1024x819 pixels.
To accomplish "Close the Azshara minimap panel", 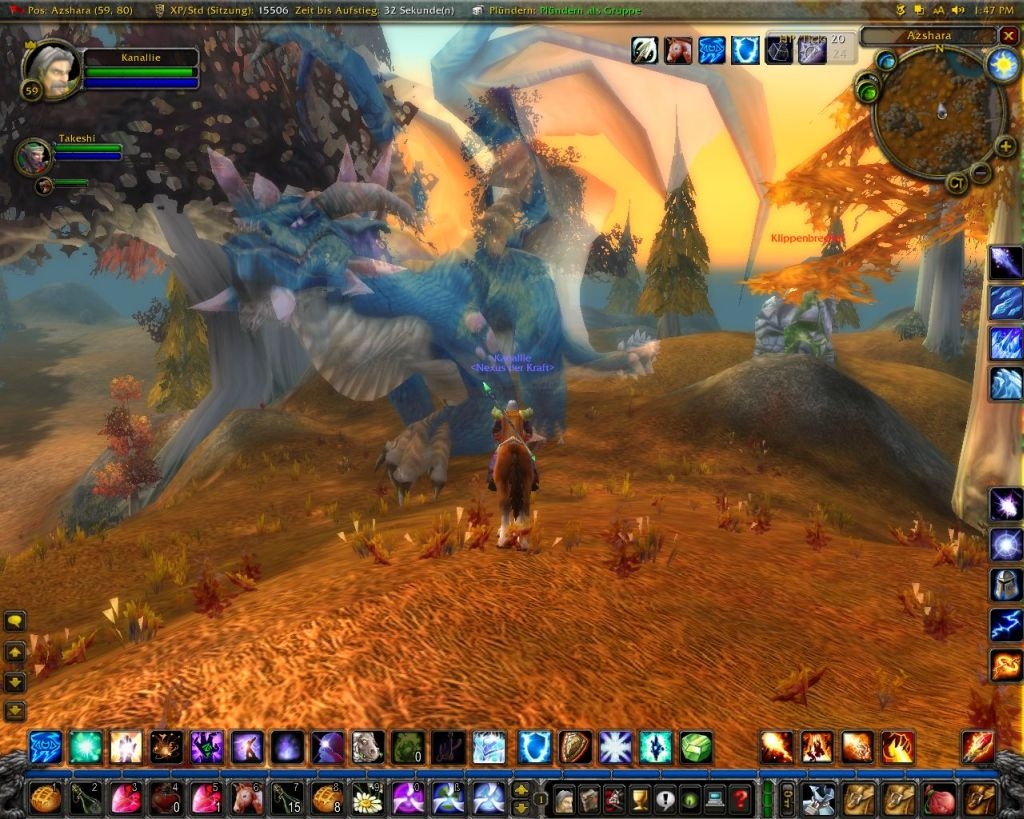I will click(x=1007, y=36).
